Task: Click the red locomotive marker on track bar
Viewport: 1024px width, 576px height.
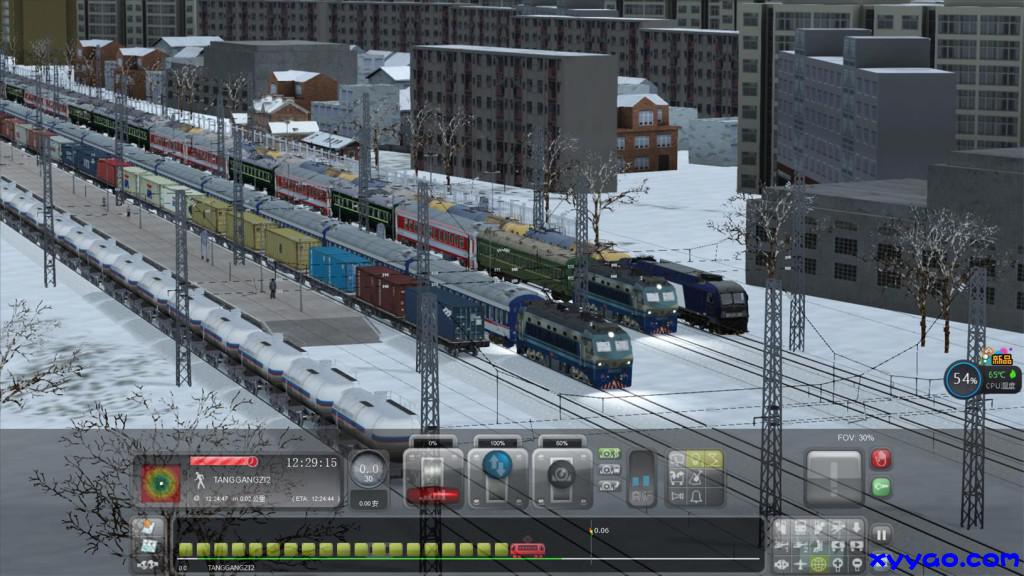Action: point(526,549)
